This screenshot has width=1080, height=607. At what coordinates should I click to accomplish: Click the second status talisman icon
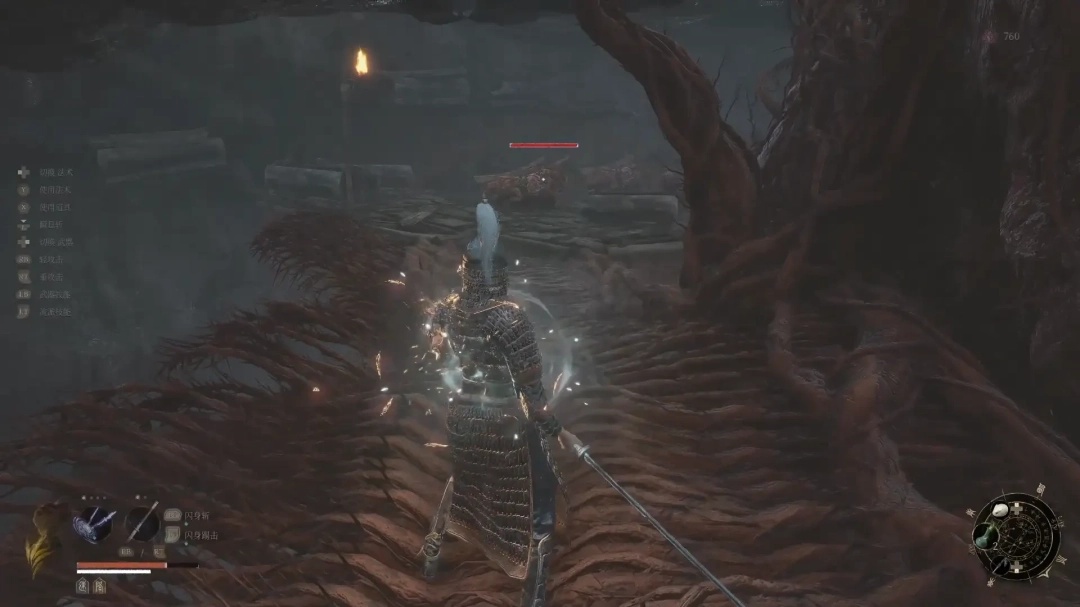click(x=100, y=586)
